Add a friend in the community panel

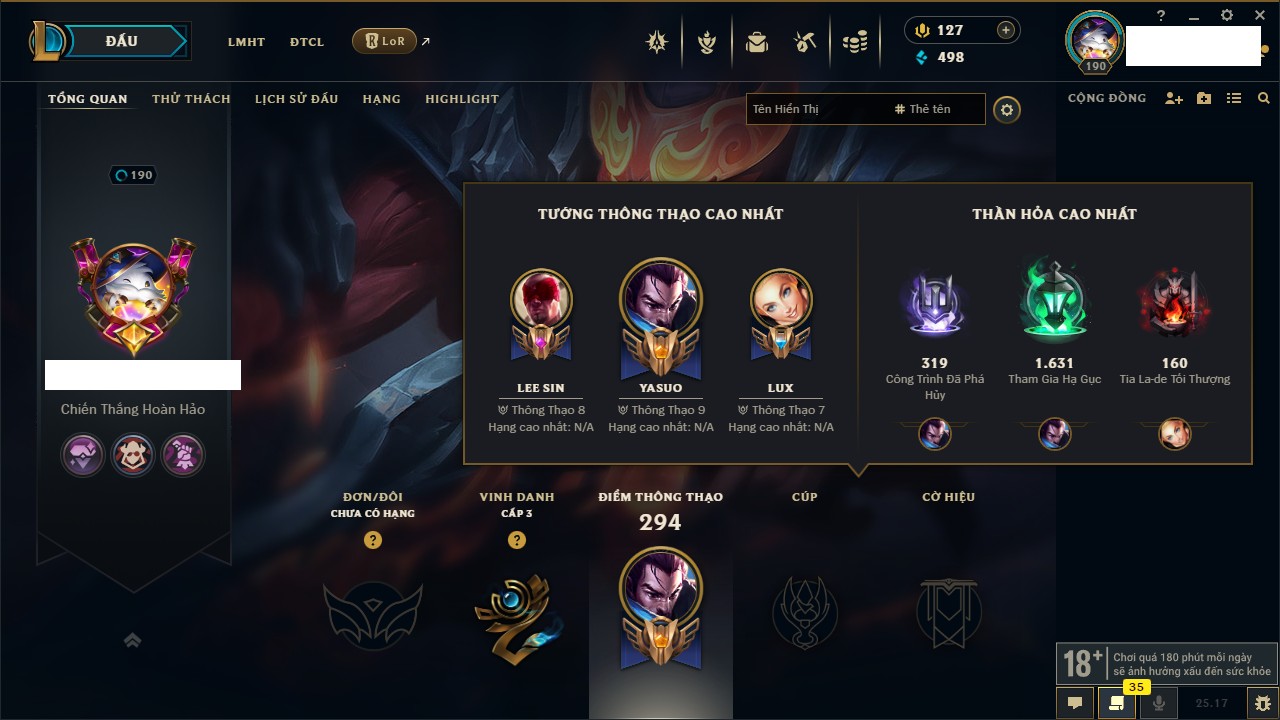pos(1174,98)
